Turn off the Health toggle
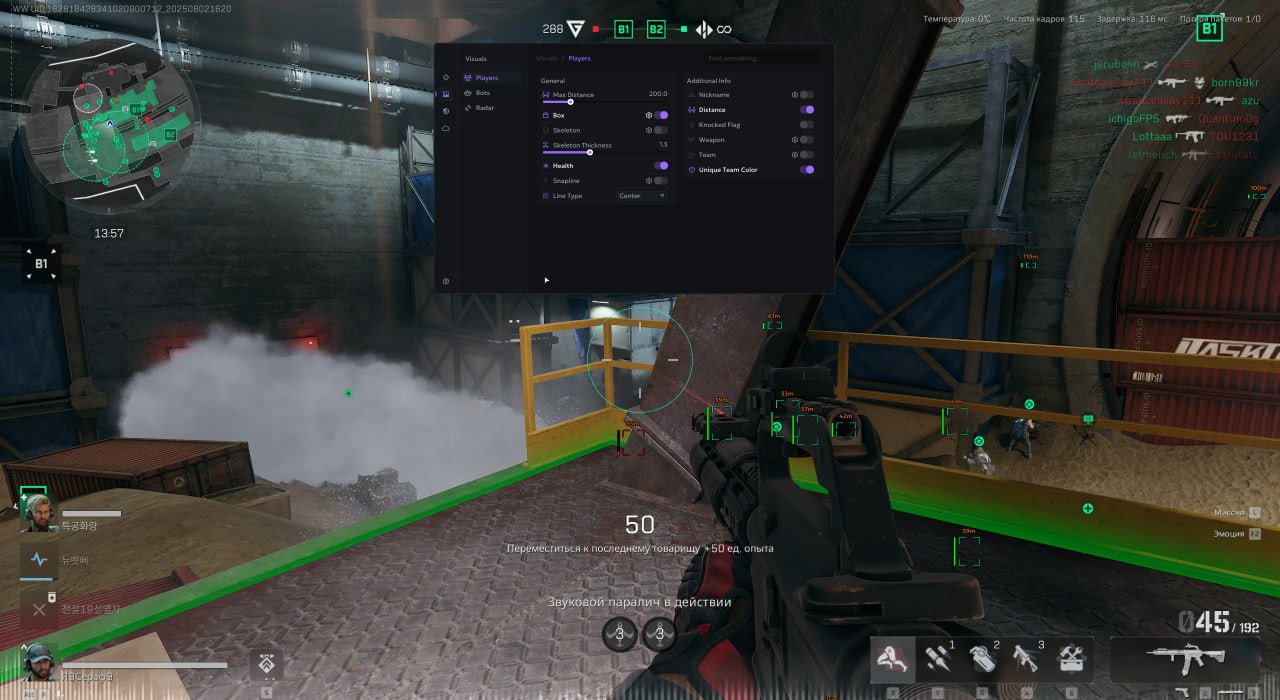The image size is (1280, 700). coord(661,166)
